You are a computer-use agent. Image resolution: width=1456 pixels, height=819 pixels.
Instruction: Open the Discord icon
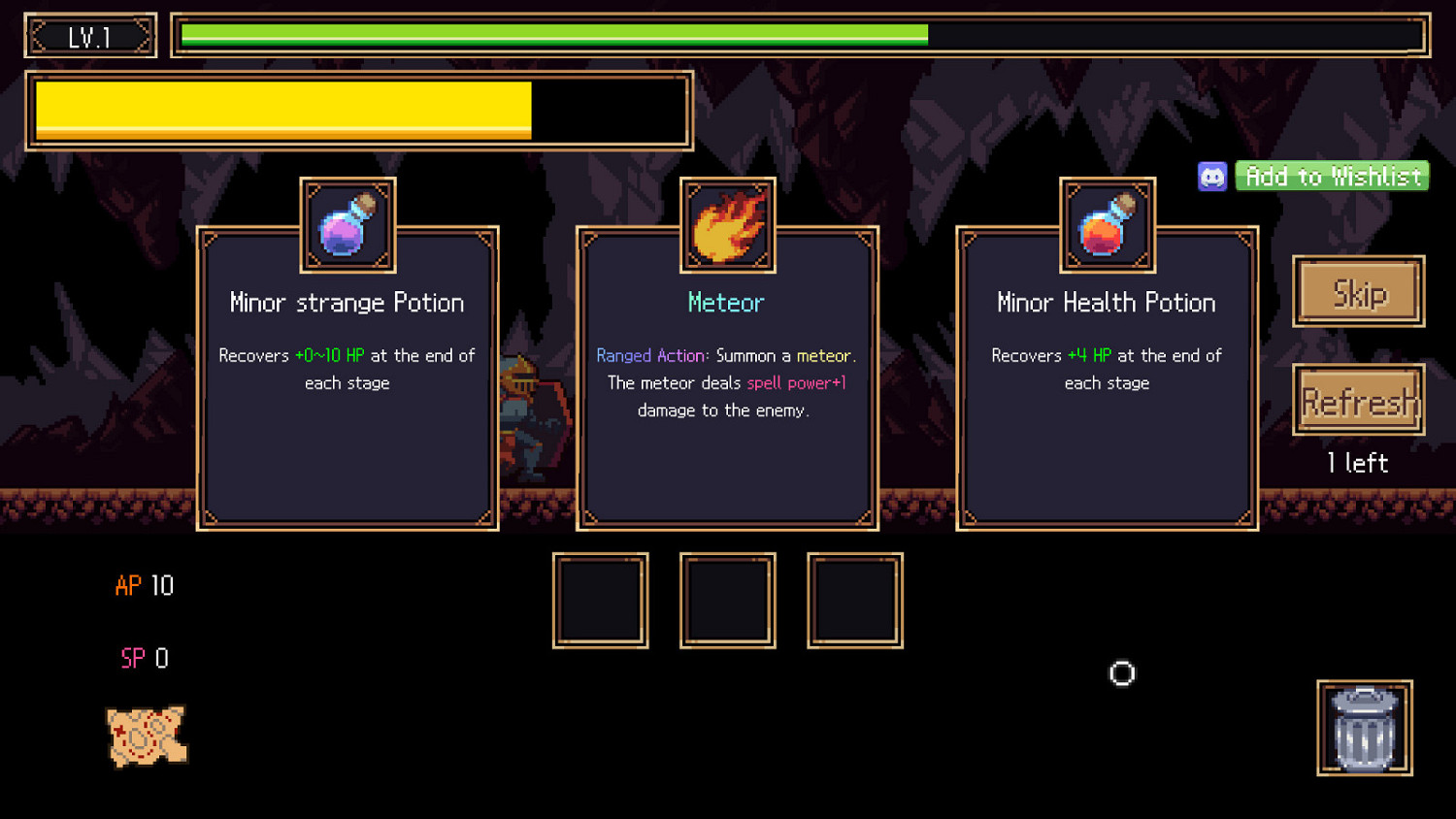[1212, 176]
